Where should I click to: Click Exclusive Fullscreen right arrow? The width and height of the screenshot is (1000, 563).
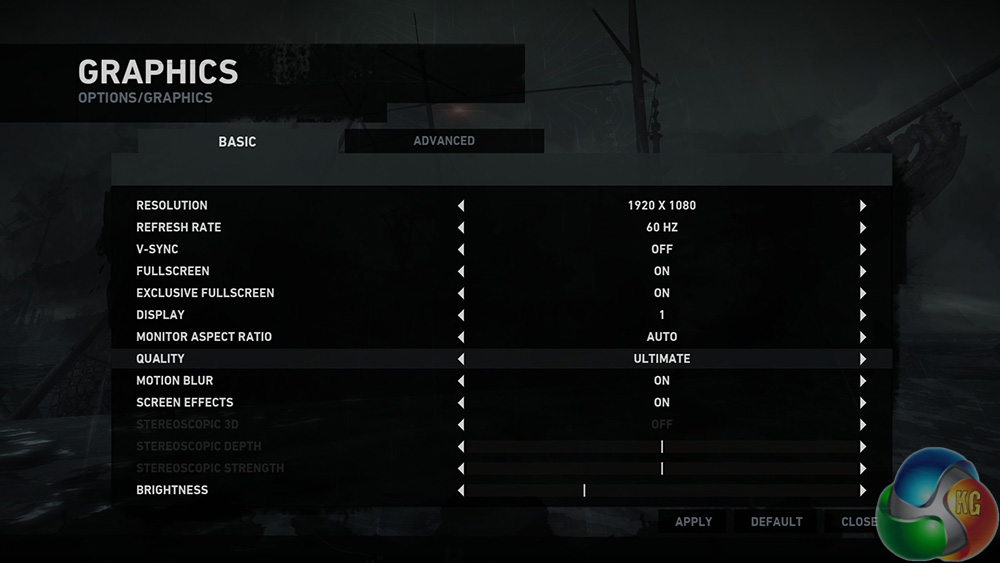(x=862, y=294)
